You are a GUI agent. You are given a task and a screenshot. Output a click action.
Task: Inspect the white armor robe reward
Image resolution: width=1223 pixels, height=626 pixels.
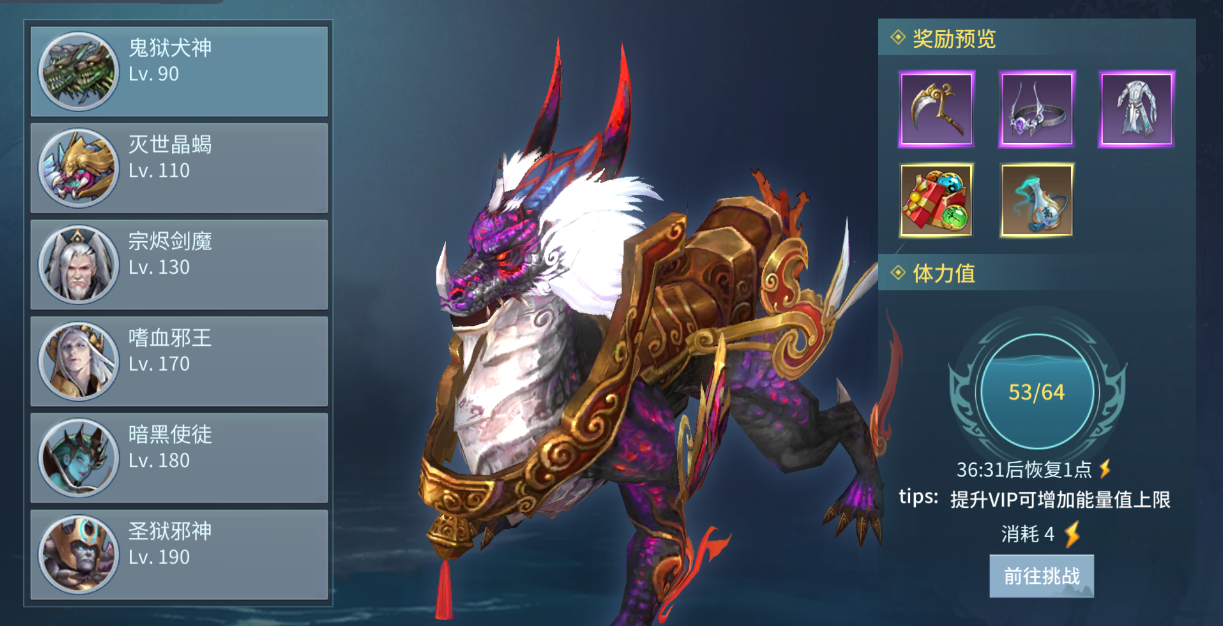tap(1137, 109)
